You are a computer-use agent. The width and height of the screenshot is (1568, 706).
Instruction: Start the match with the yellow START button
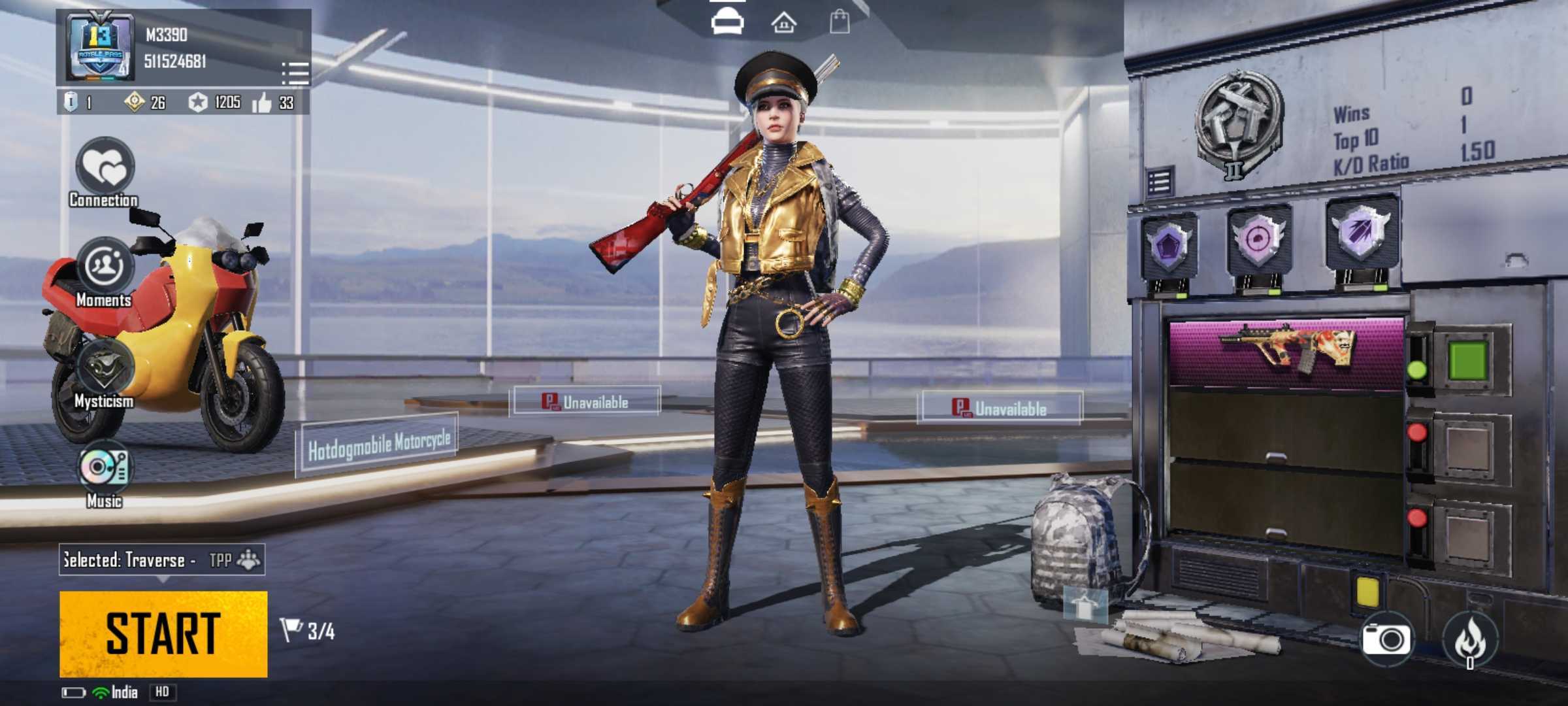click(x=163, y=633)
